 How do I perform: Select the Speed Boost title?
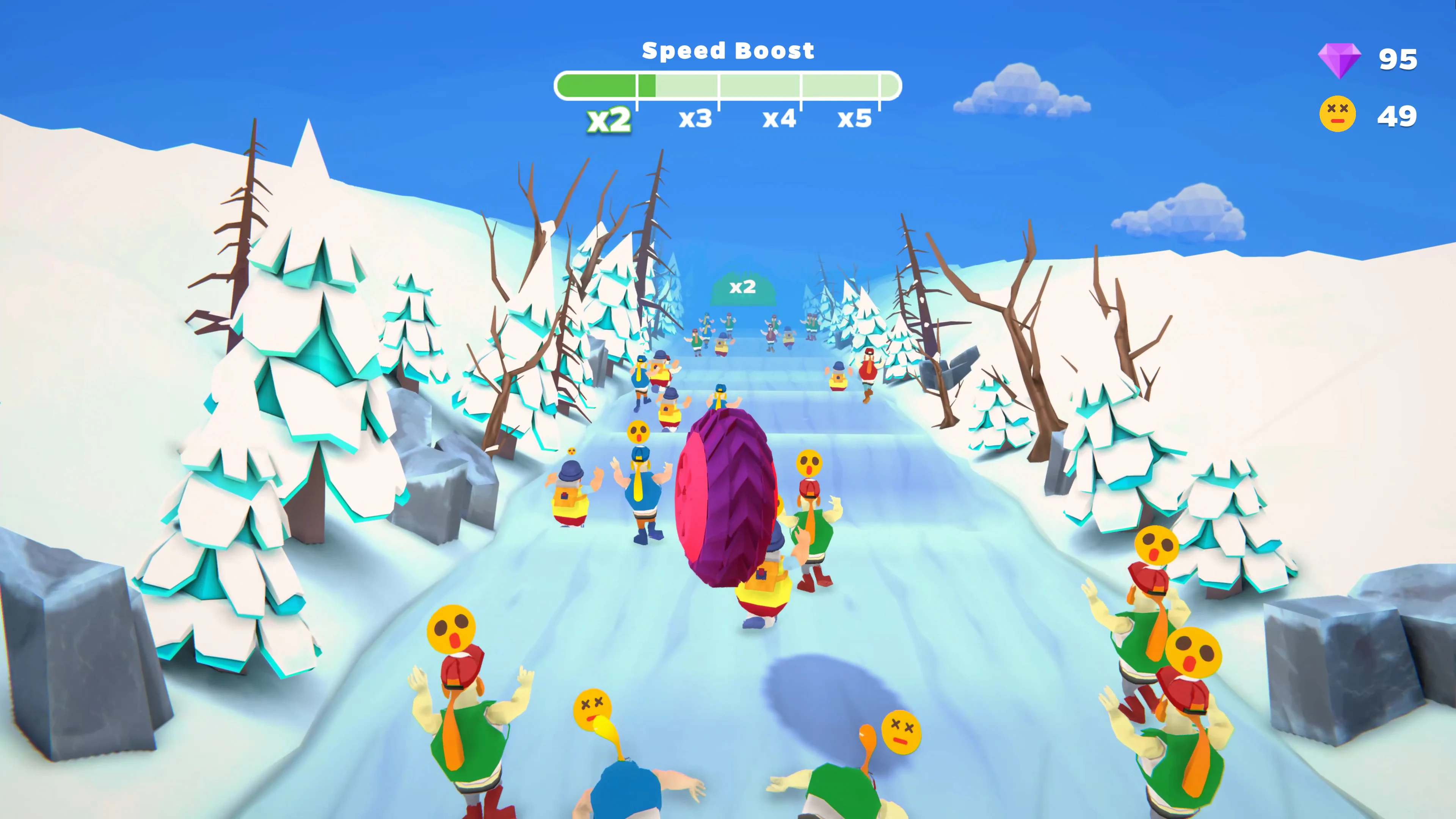pos(728,50)
